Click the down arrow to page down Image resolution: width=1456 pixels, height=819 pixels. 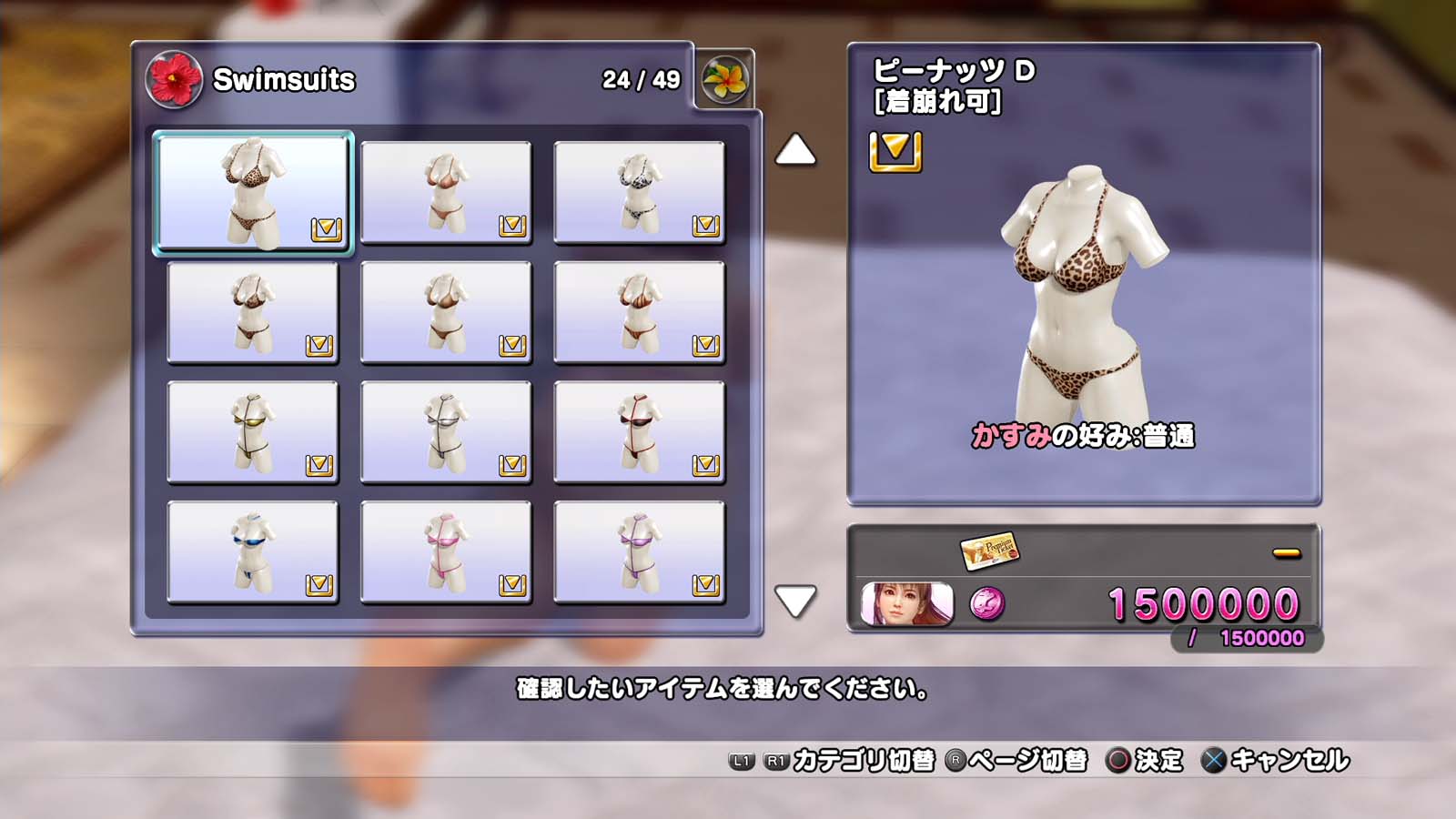point(795,601)
